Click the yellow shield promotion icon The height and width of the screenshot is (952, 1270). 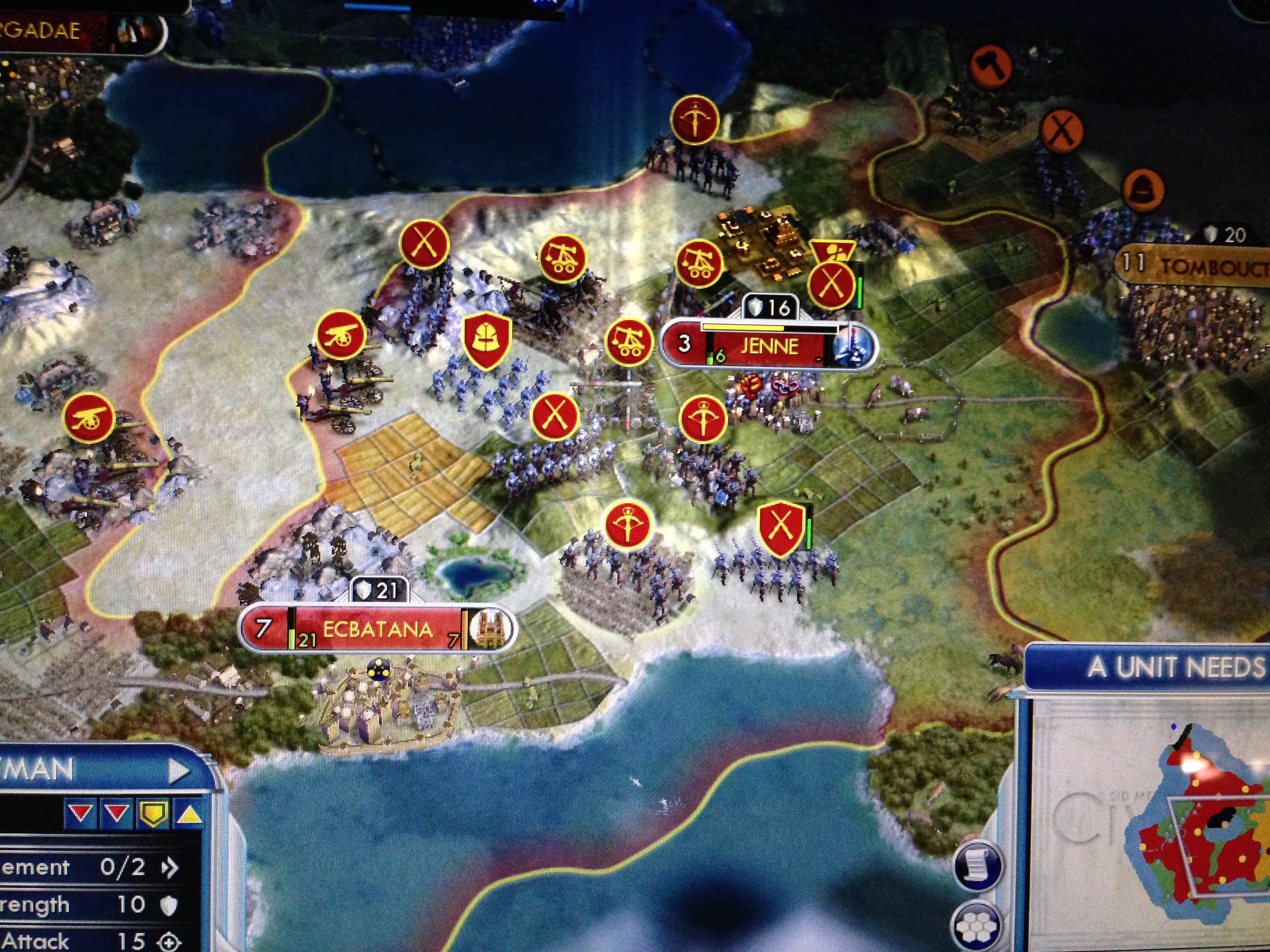point(152,814)
